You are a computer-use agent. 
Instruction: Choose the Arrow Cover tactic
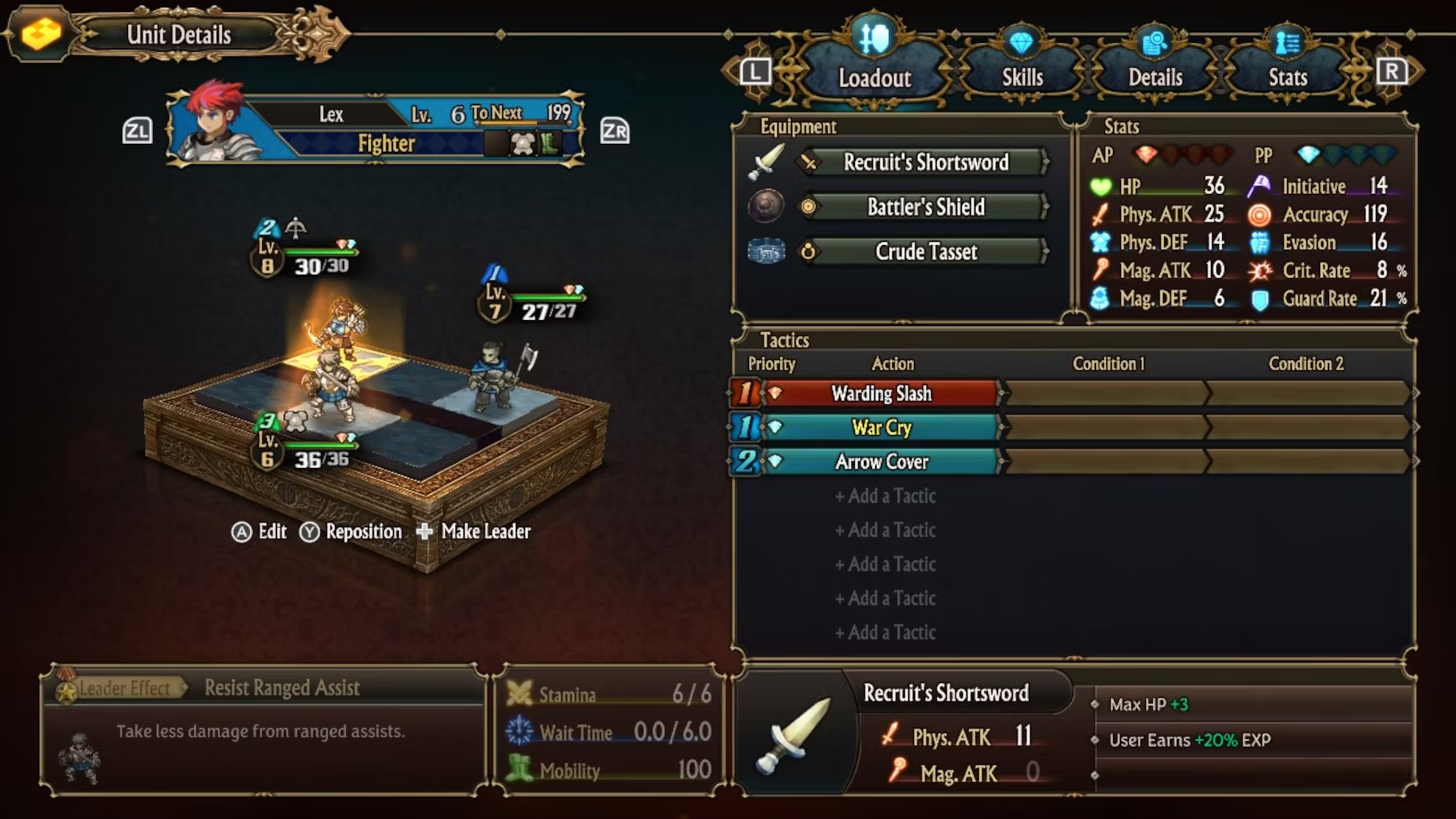click(881, 462)
